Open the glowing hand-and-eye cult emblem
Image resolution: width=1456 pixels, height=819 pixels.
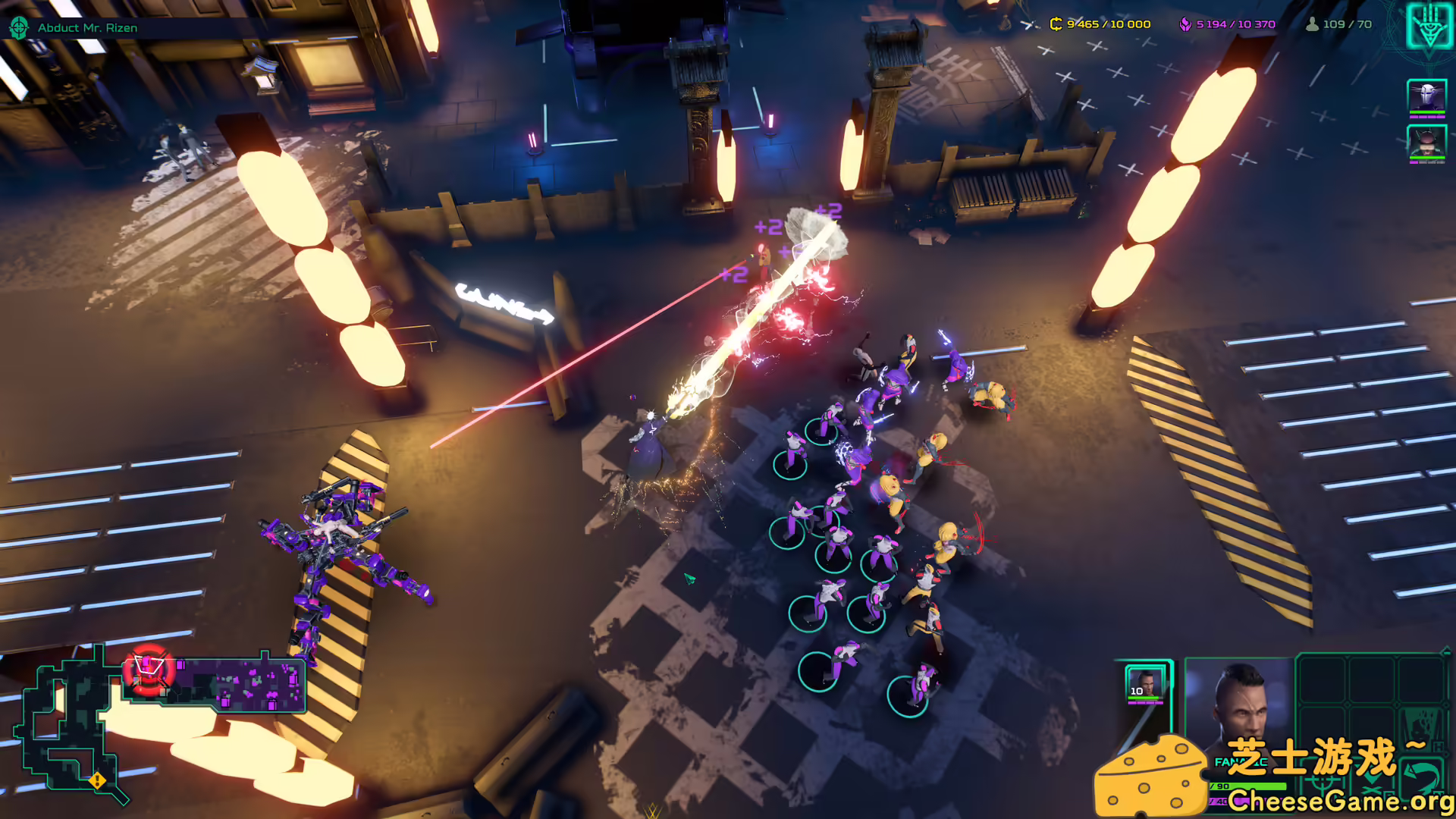coord(1429,27)
